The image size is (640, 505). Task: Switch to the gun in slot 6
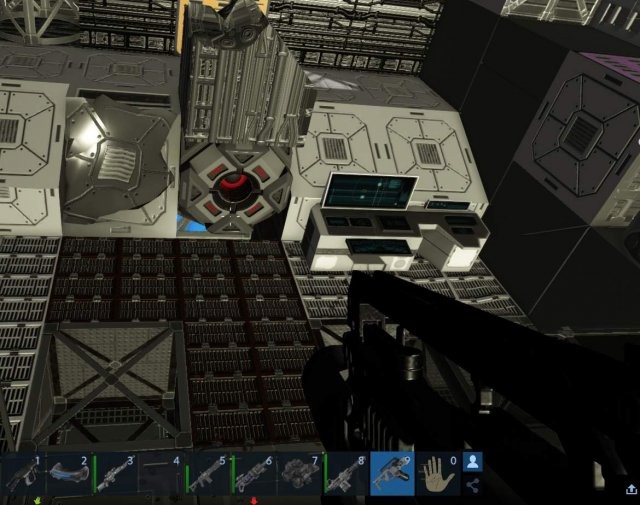pos(252,474)
